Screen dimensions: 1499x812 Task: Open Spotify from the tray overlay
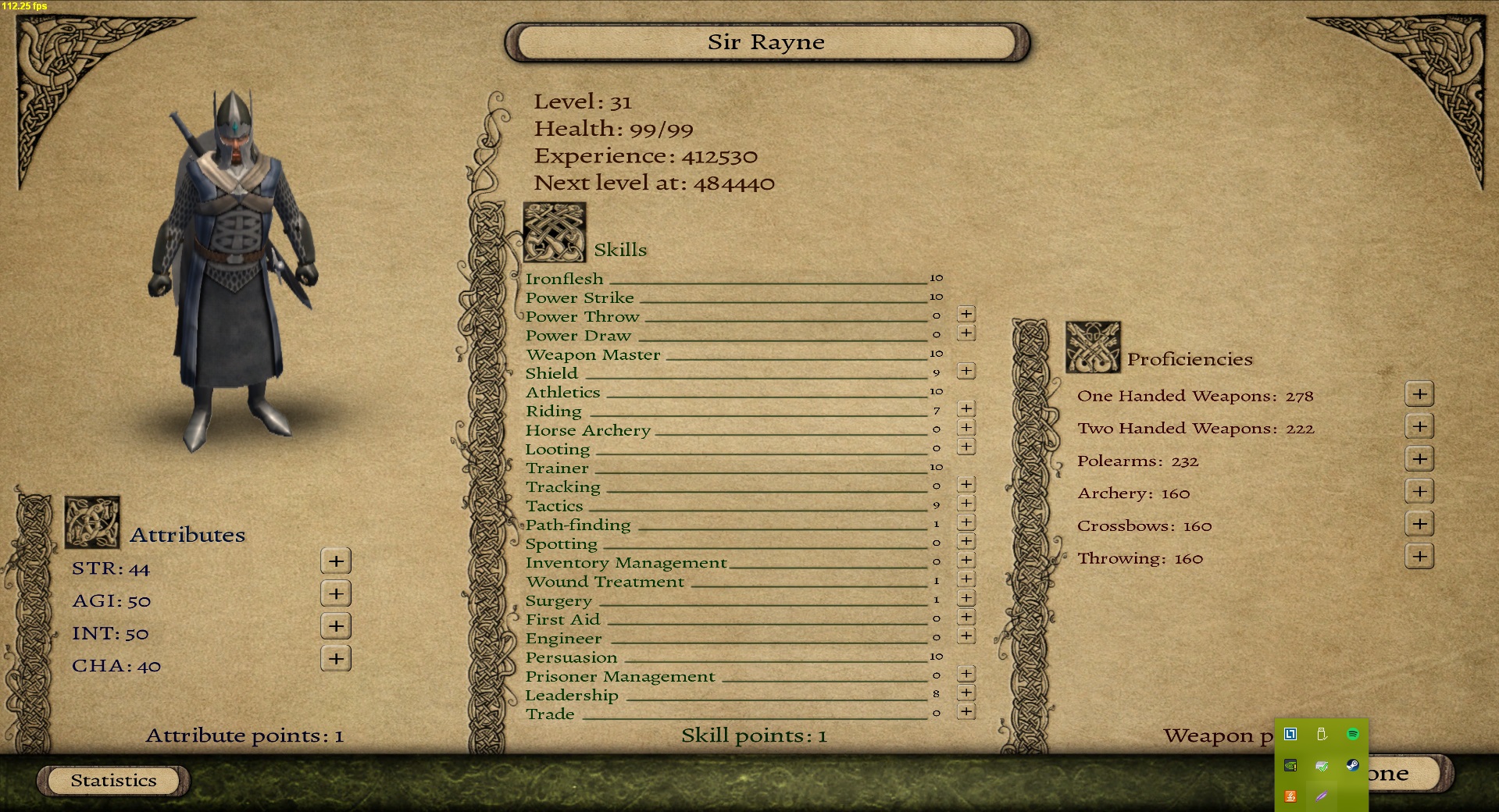[x=1353, y=734]
